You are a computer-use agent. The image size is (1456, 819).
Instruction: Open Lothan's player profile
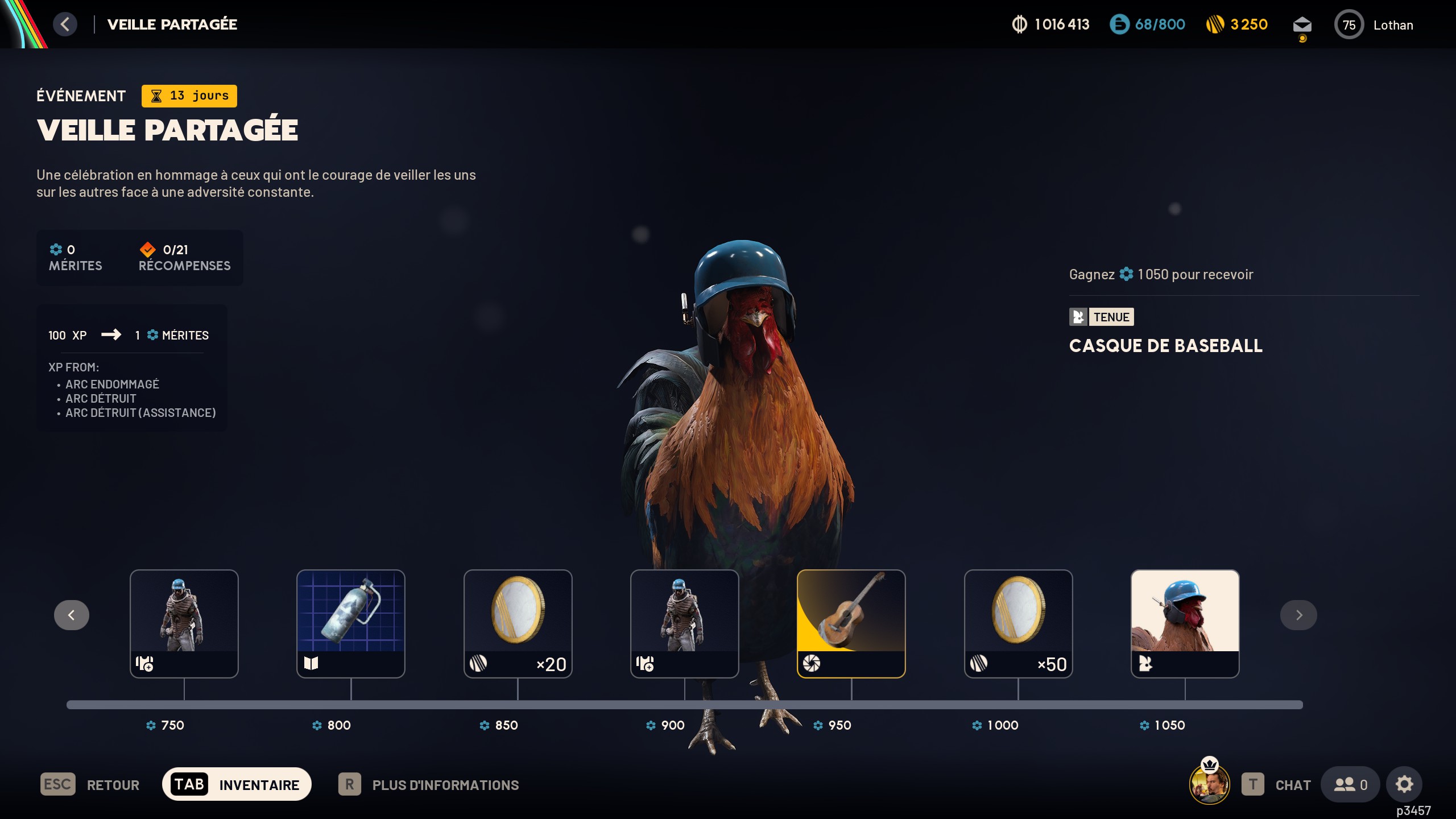(x=1374, y=25)
